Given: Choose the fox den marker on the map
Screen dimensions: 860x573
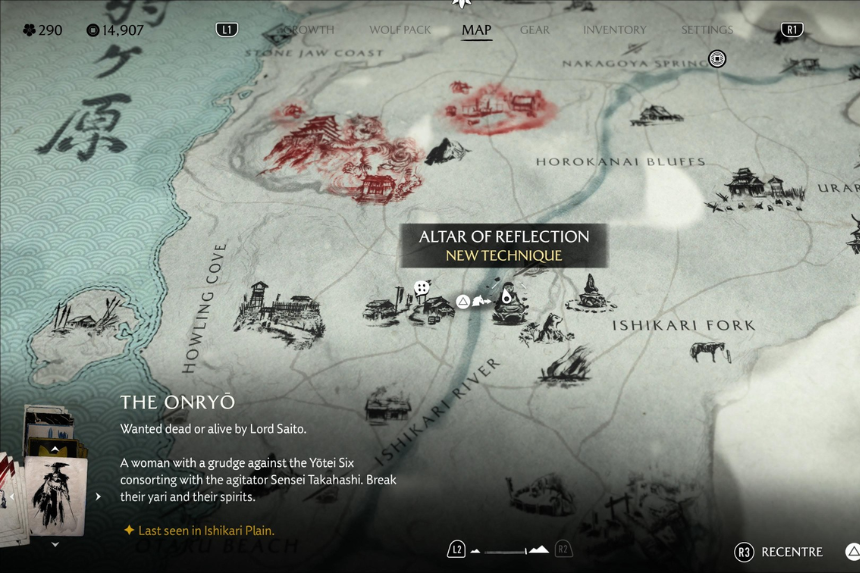Looking at the screenshot, I should click(546, 327).
